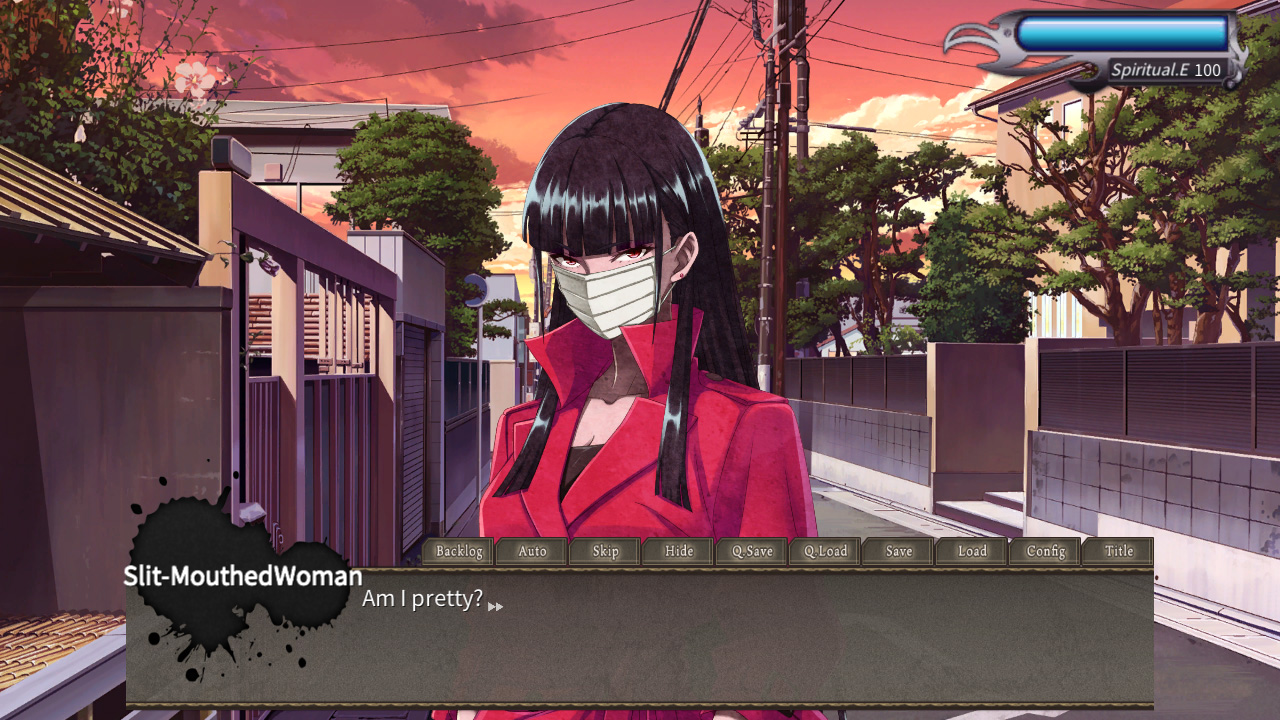The height and width of the screenshot is (720, 1280).
Task: Perform a quick save with Q.Save
Action: pyautogui.click(x=751, y=551)
